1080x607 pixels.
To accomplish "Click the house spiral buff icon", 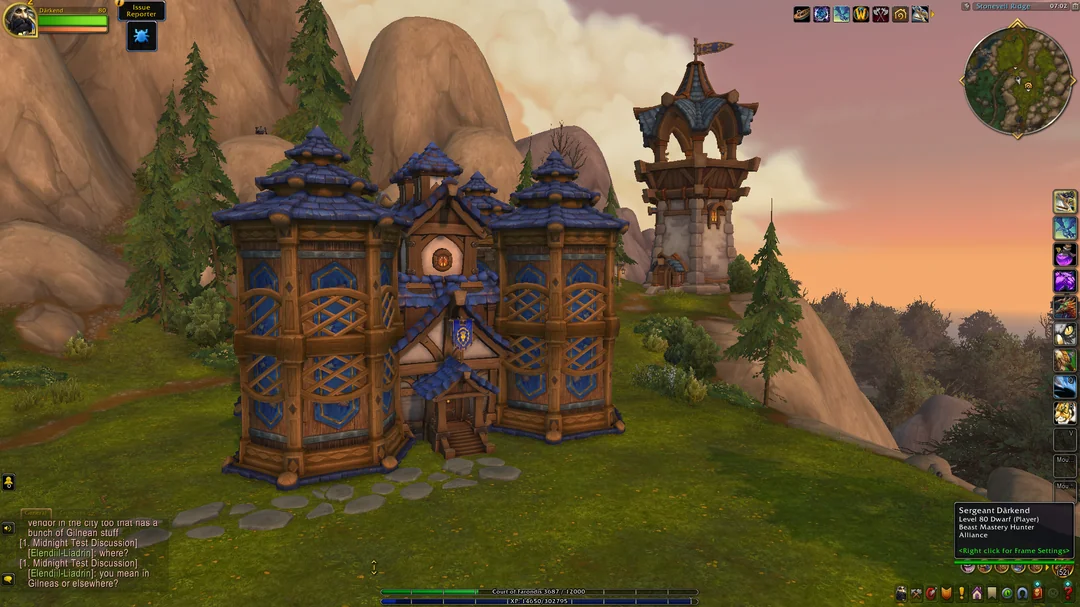I will coord(900,14).
